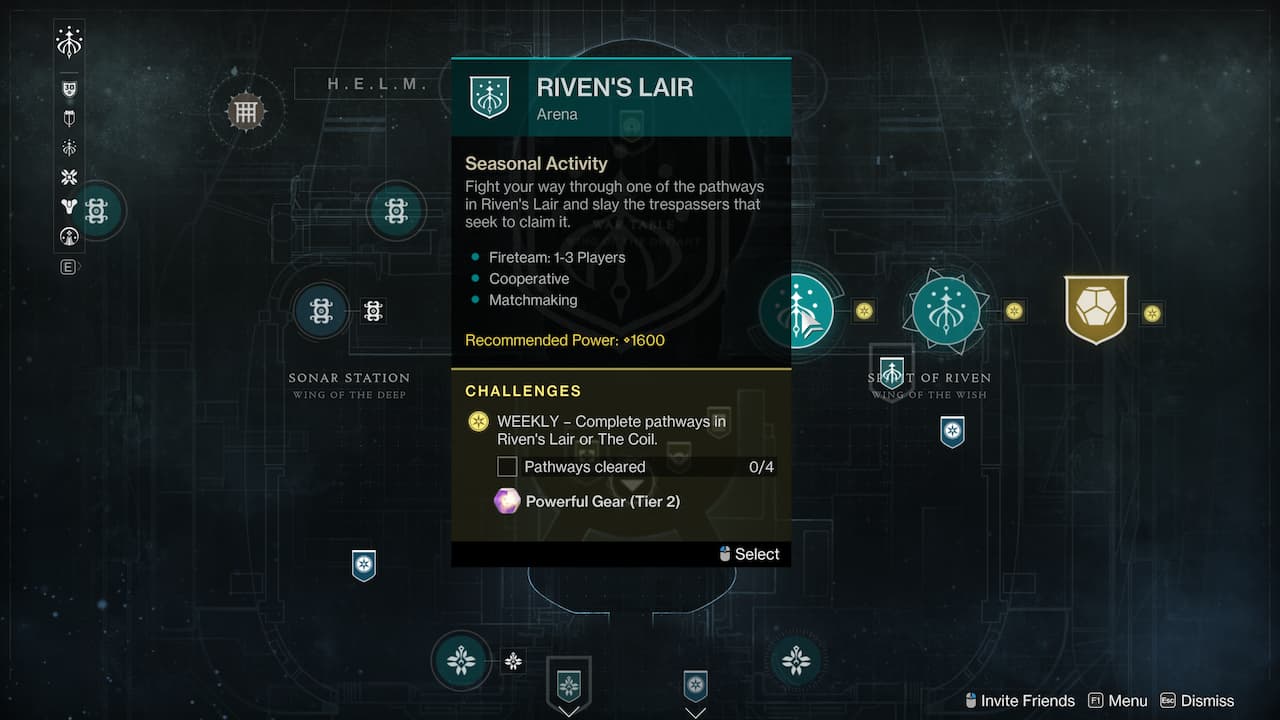Click the small square icon beside Sonar Station

[x=373, y=311]
